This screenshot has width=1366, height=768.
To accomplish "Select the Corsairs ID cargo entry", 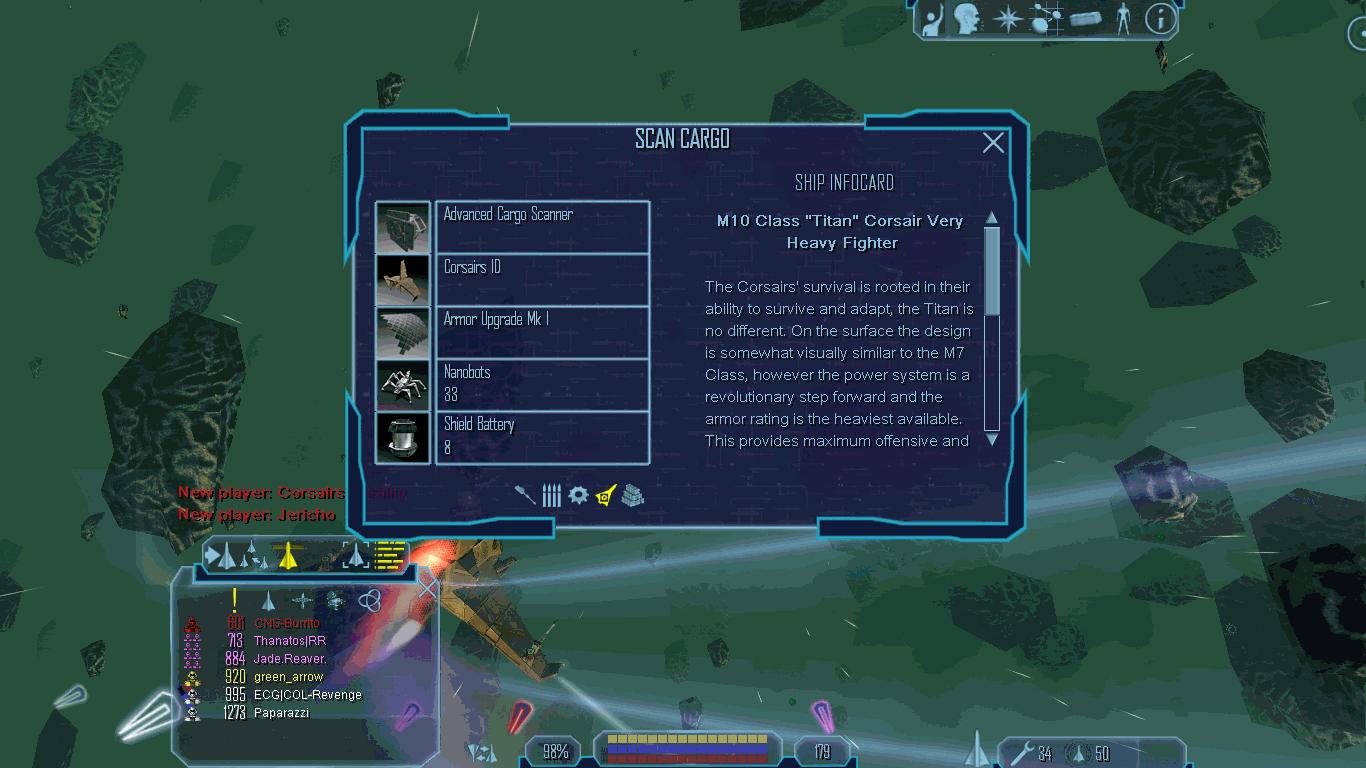I will pyautogui.click(x=542, y=280).
